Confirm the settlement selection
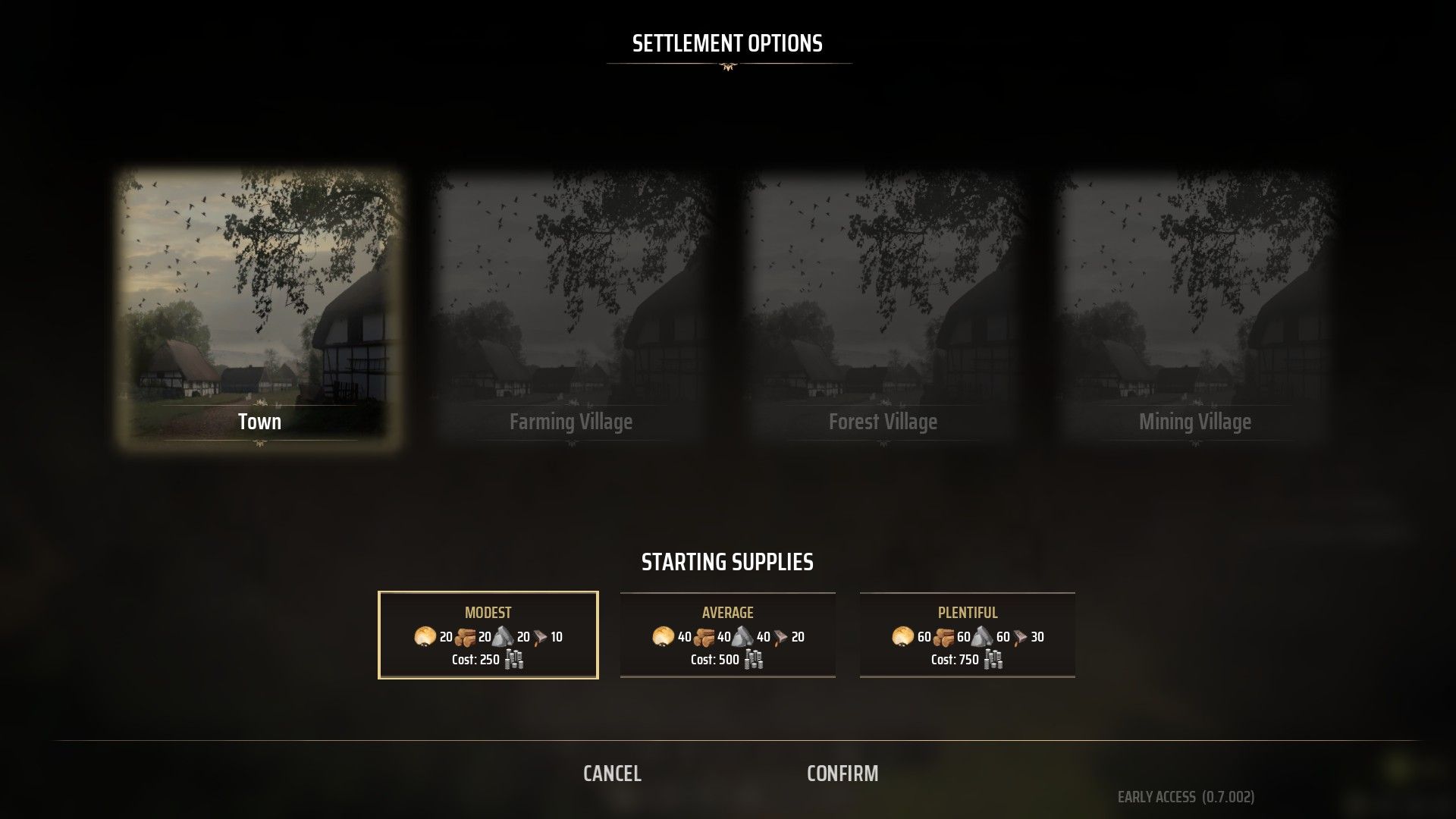The width and height of the screenshot is (1456, 819). pyautogui.click(x=843, y=773)
